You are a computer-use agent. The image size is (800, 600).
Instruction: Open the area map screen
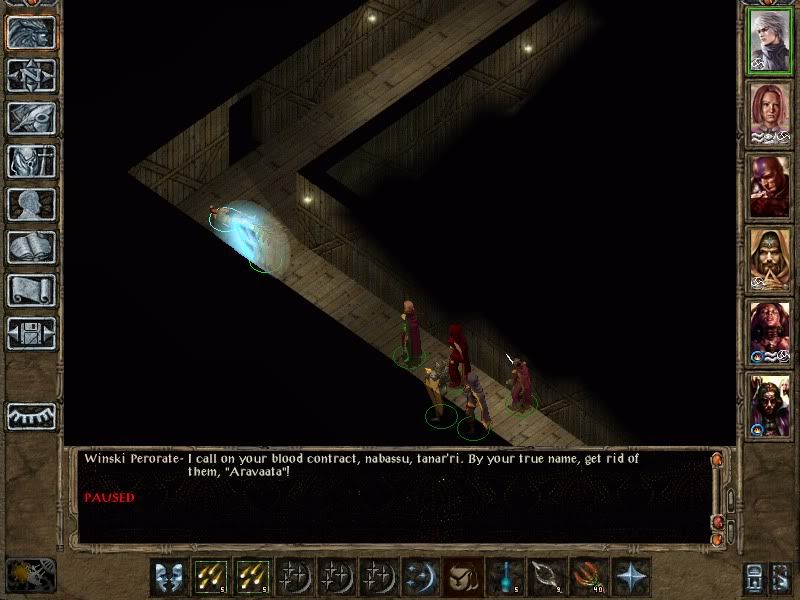(32, 75)
